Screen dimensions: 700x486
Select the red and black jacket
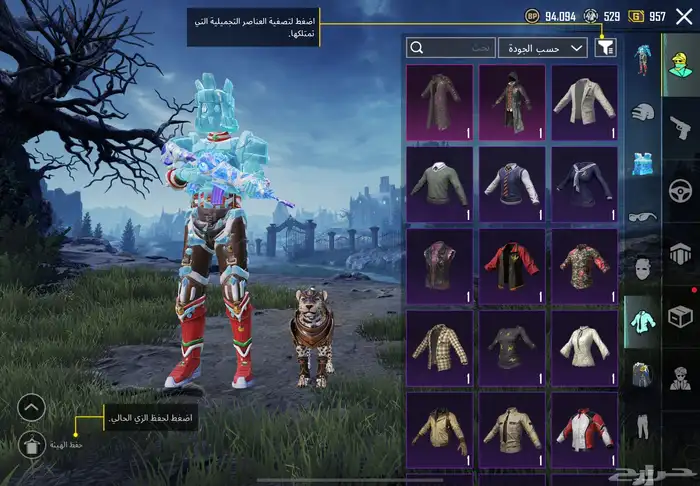pos(512,265)
